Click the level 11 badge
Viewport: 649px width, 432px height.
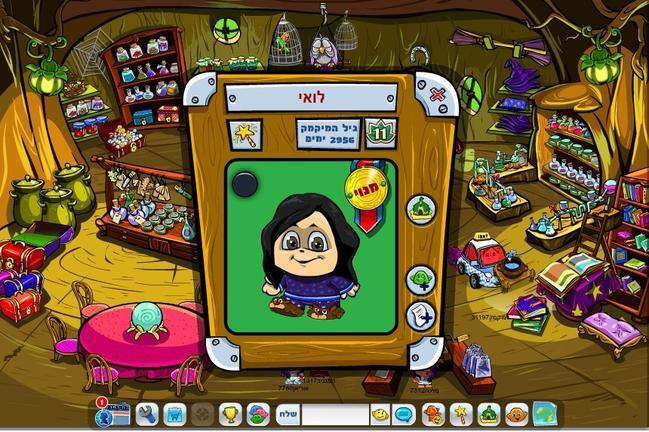[x=381, y=132]
